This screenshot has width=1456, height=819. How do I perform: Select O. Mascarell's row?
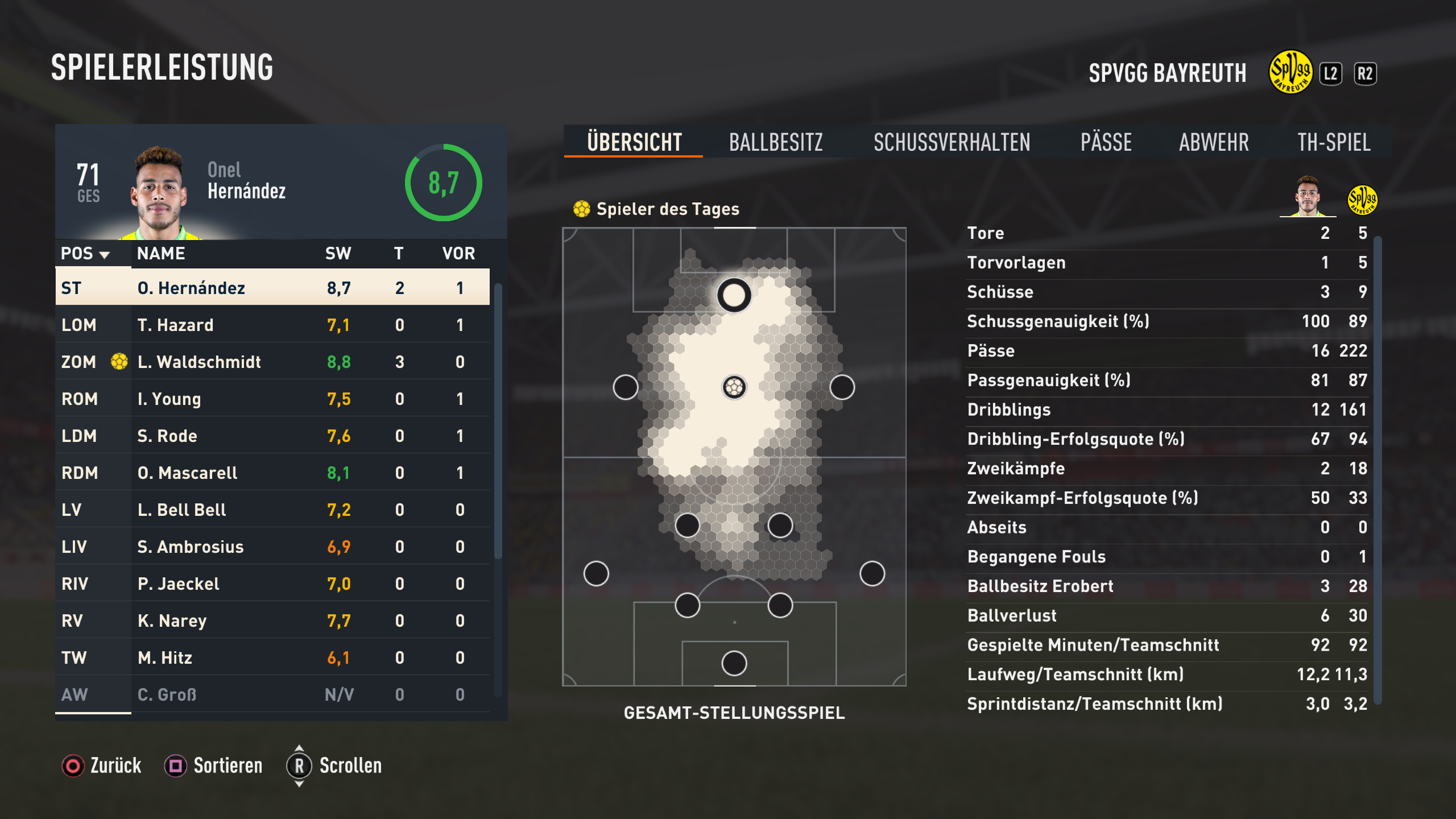coord(272,473)
